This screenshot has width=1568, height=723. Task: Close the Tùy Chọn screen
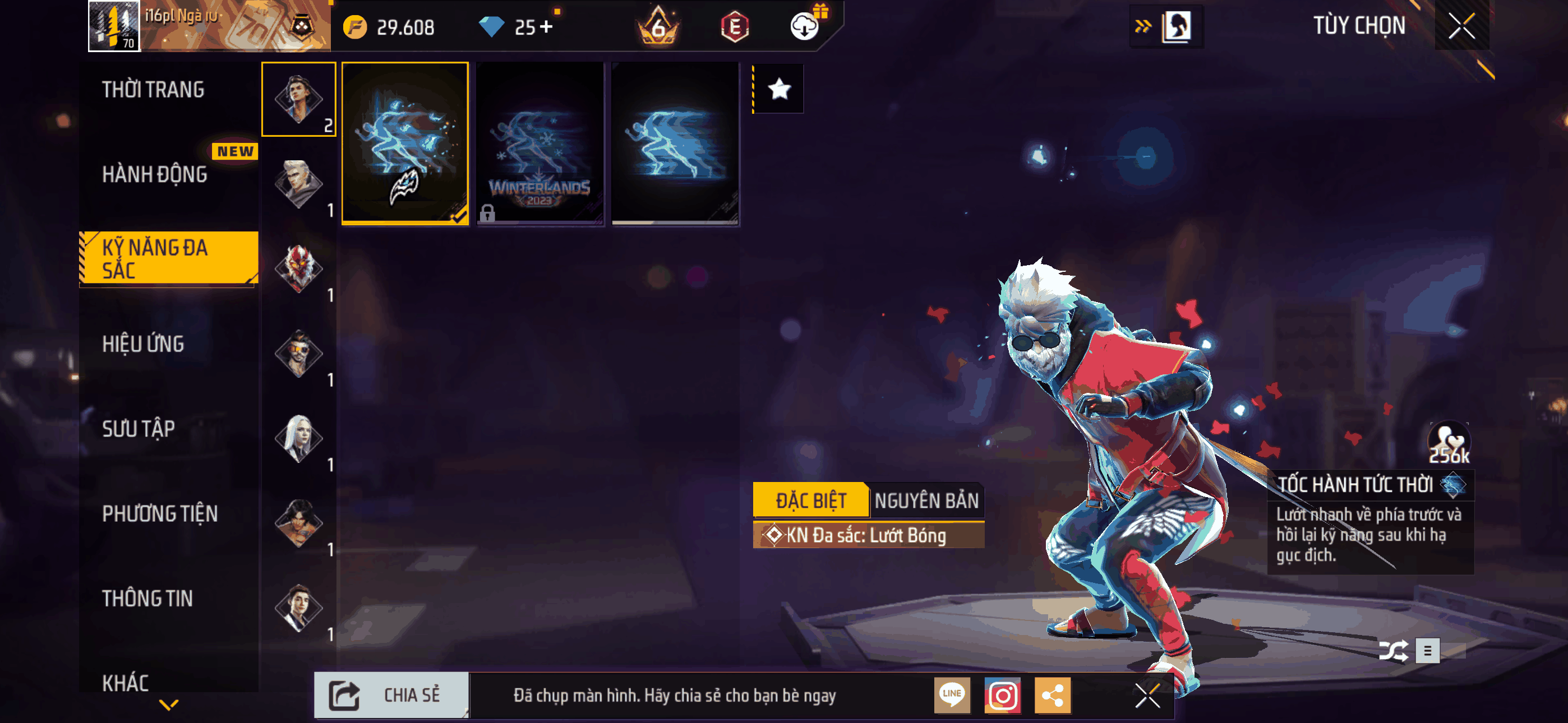[x=1461, y=26]
